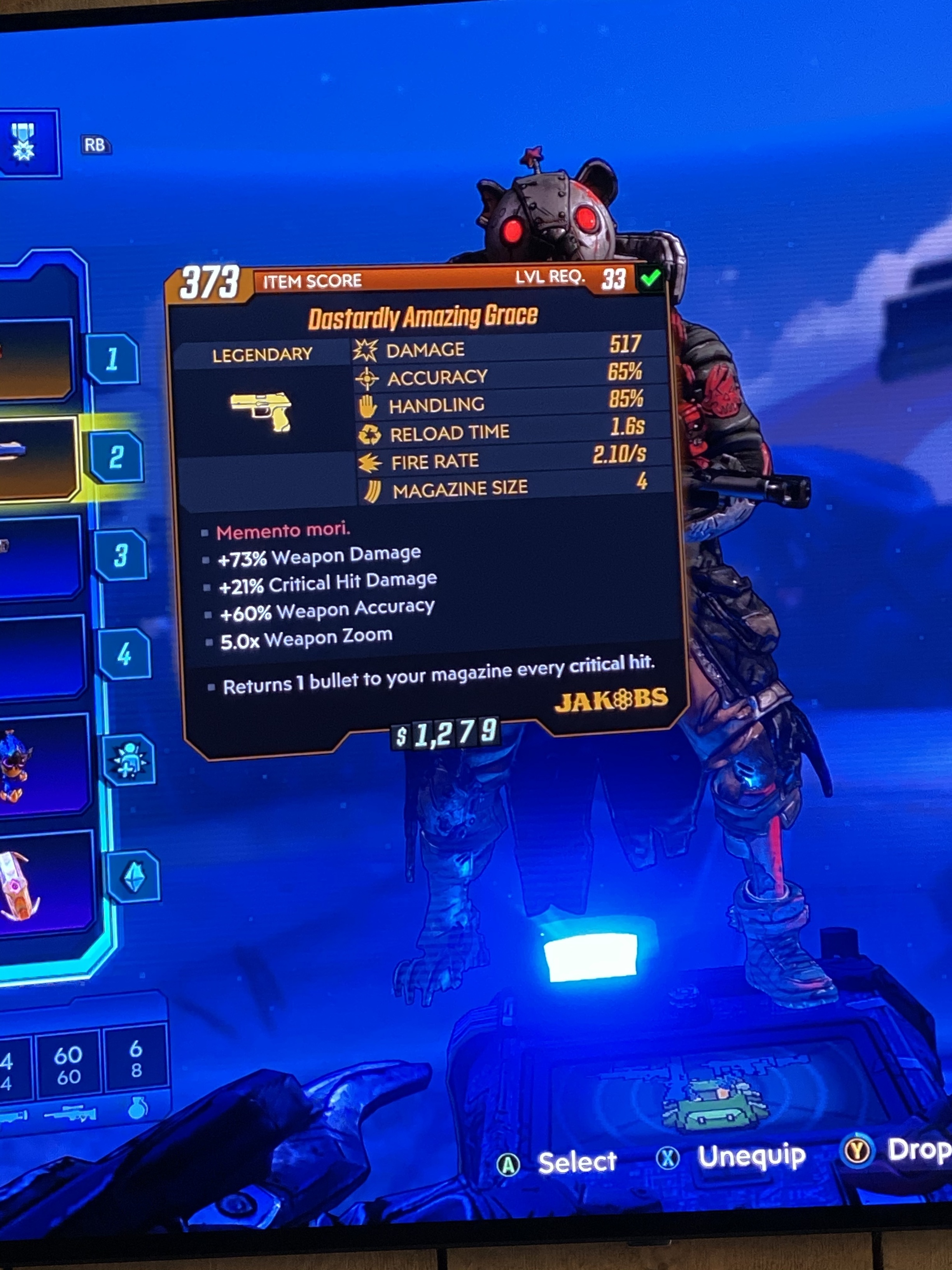Select the equipped class mod item
This screenshot has width=952, height=1270.
tap(40, 765)
